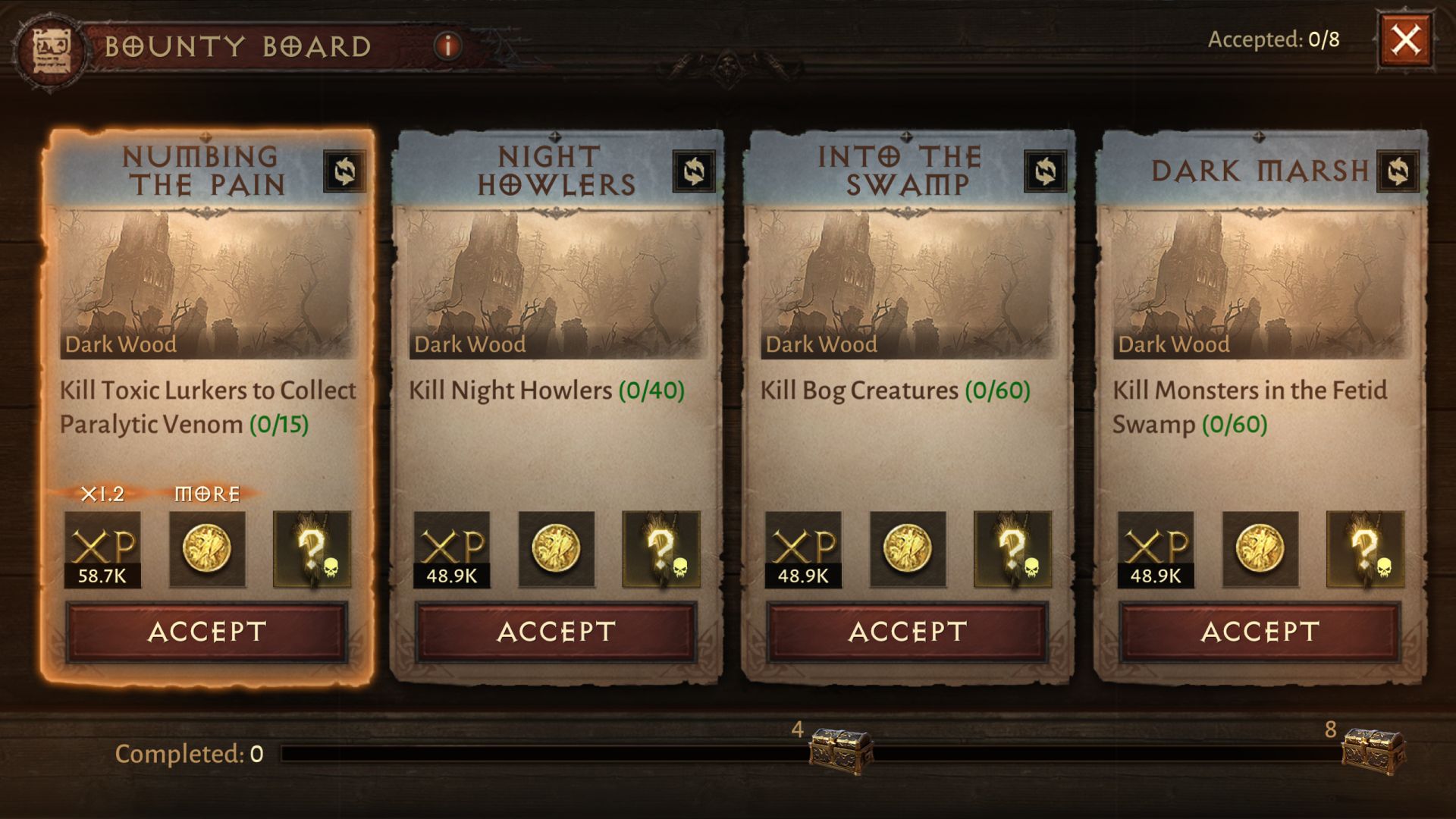This screenshot has width=1456, height=819.
Task: Refresh the Numbing the Pain bounty
Action: pyautogui.click(x=344, y=171)
